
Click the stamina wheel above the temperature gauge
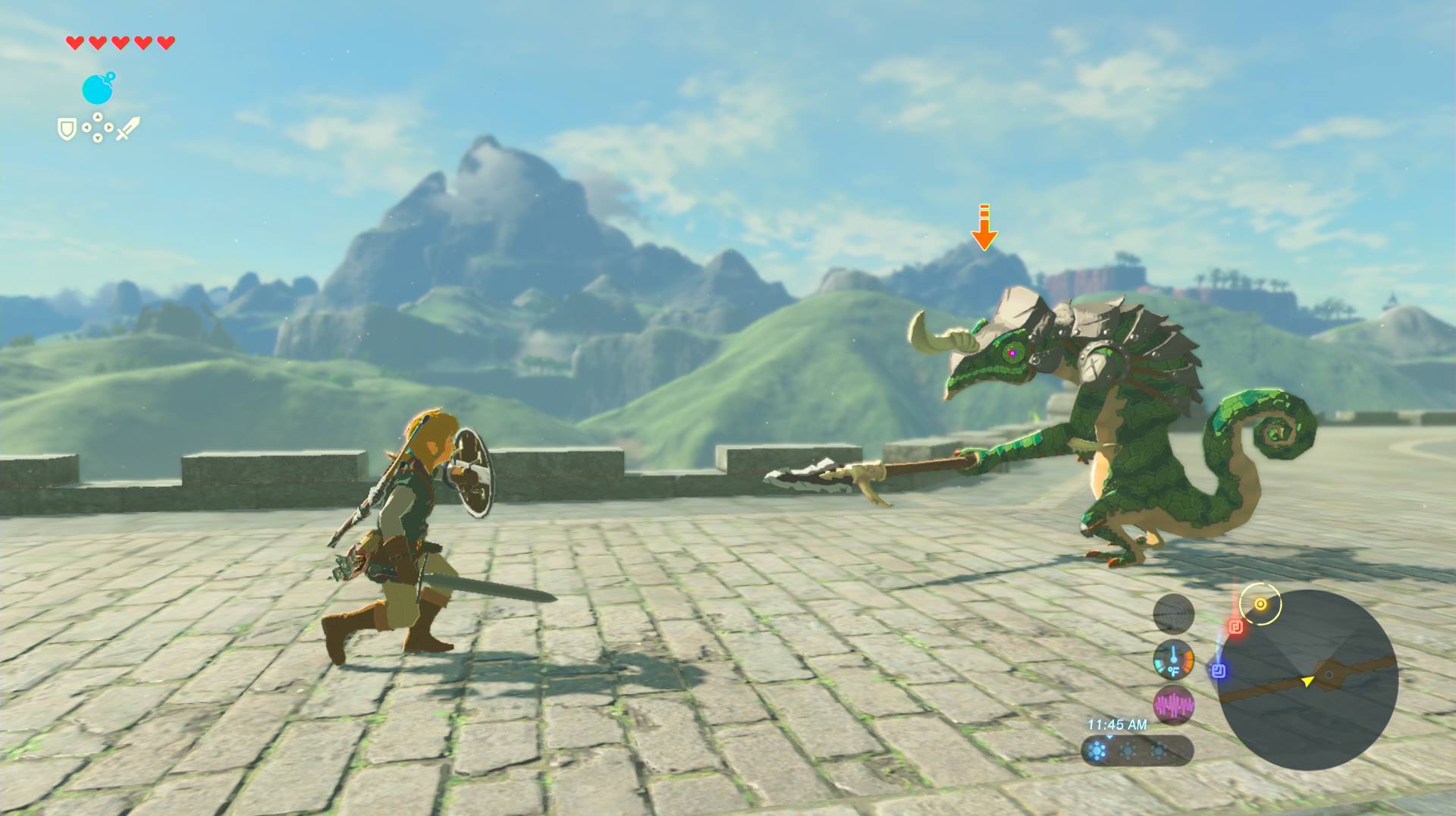(x=1175, y=614)
